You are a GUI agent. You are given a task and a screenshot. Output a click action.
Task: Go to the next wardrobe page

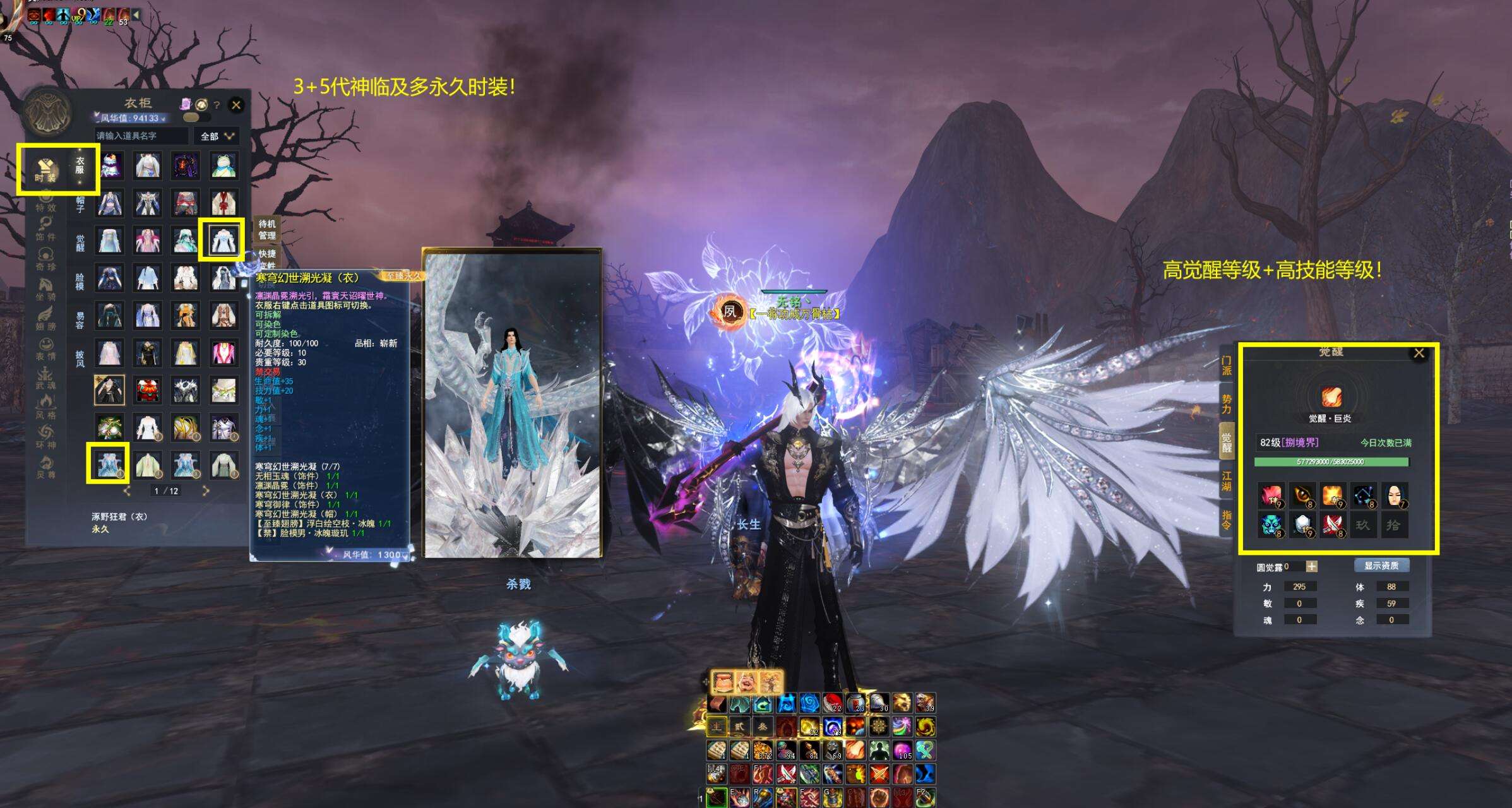pyautogui.click(x=205, y=490)
